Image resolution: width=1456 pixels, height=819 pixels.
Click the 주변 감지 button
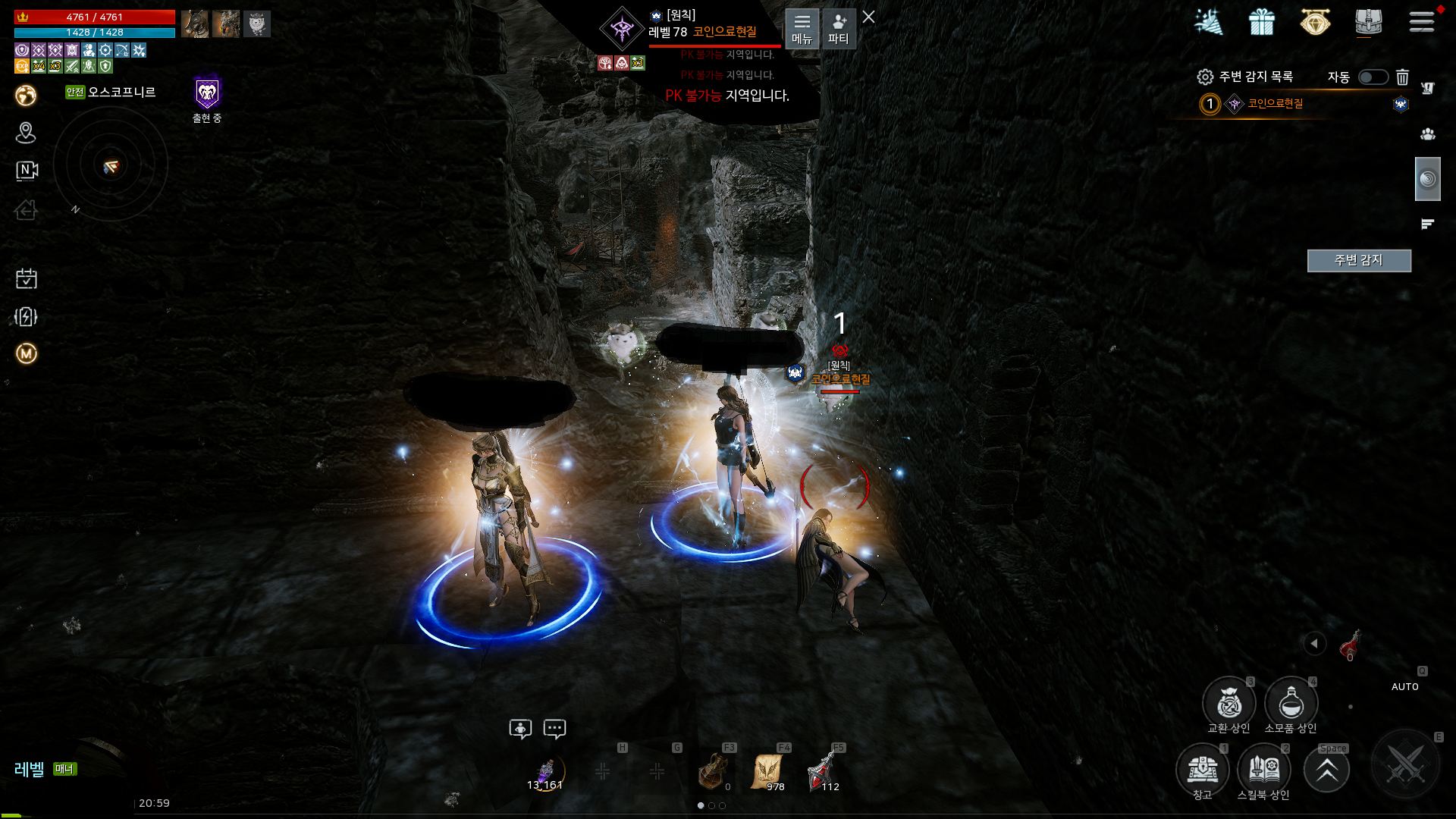click(x=1358, y=260)
